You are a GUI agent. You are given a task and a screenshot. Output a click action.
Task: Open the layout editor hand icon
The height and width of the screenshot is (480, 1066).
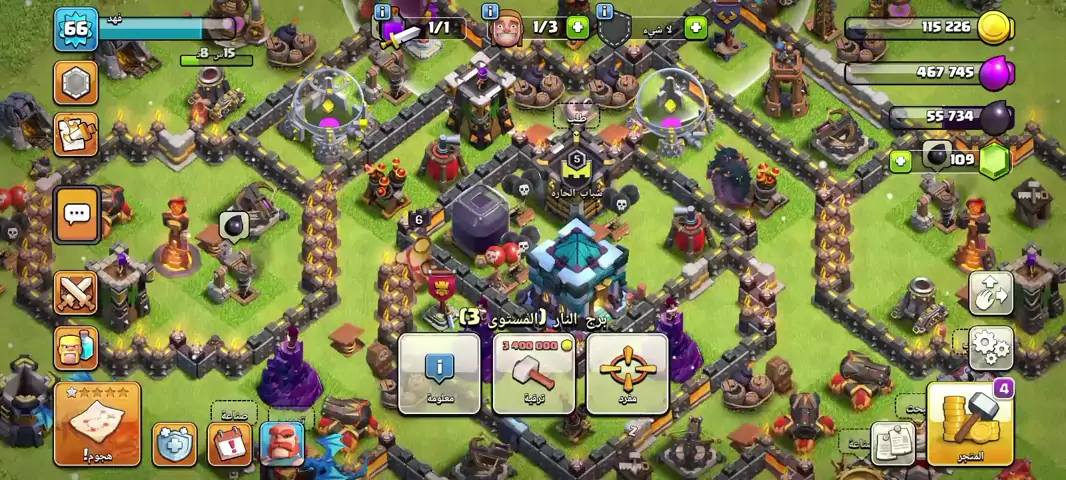[x=990, y=292]
